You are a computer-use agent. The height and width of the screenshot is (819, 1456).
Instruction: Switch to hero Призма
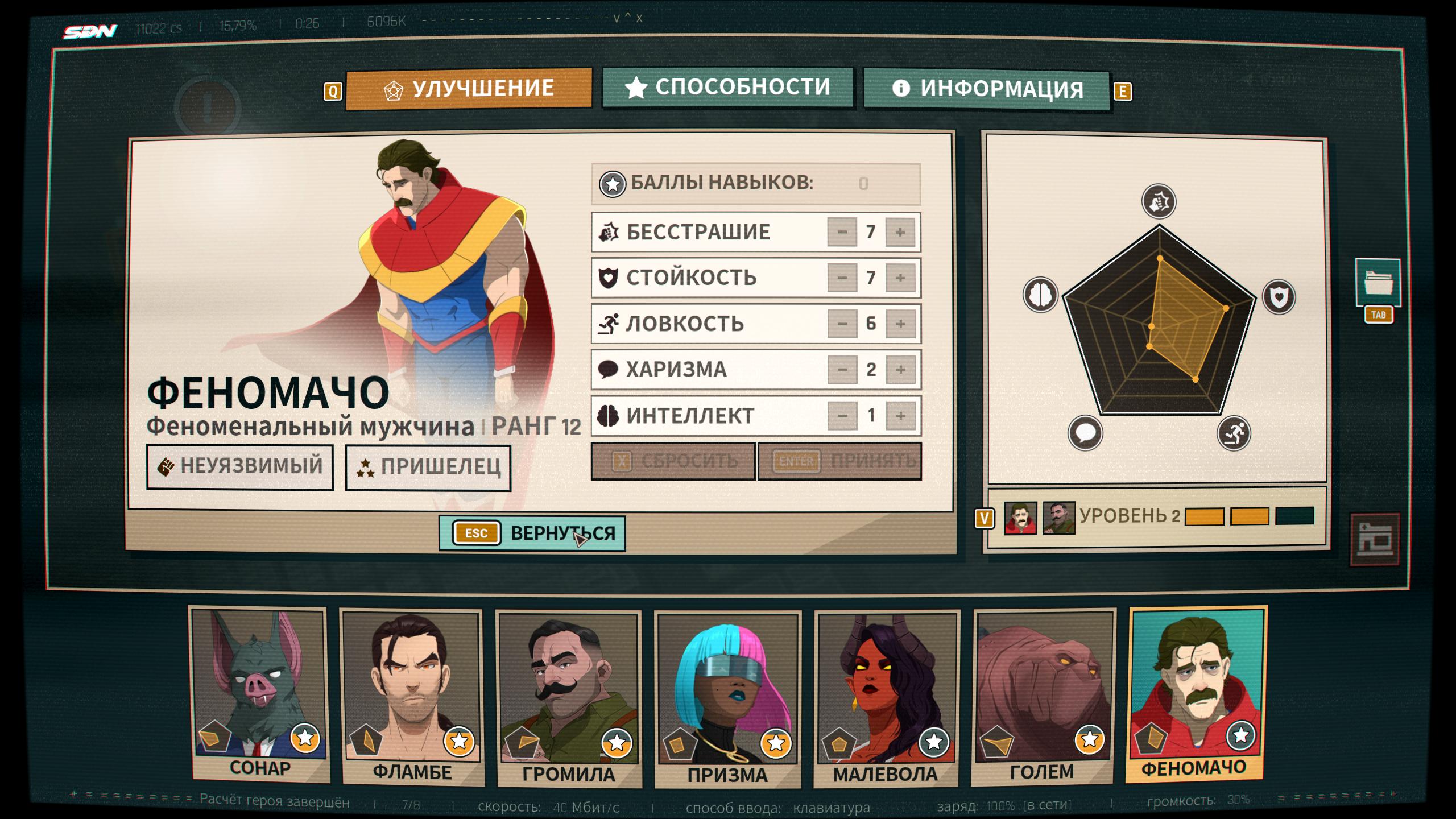tap(727, 700)
